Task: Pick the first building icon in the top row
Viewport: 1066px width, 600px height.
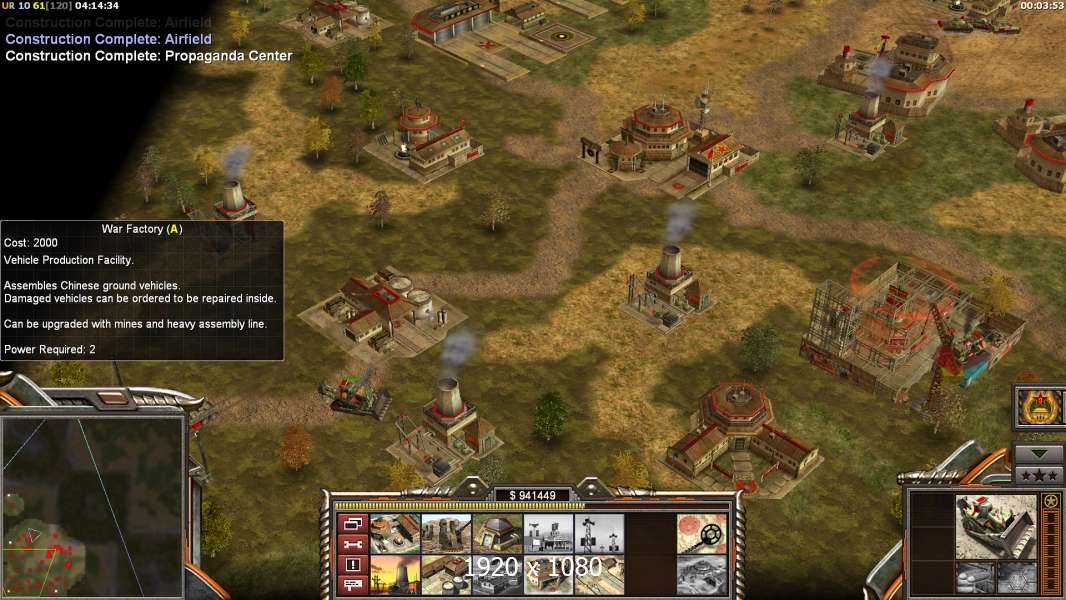Action: click(x=395, y=533)
